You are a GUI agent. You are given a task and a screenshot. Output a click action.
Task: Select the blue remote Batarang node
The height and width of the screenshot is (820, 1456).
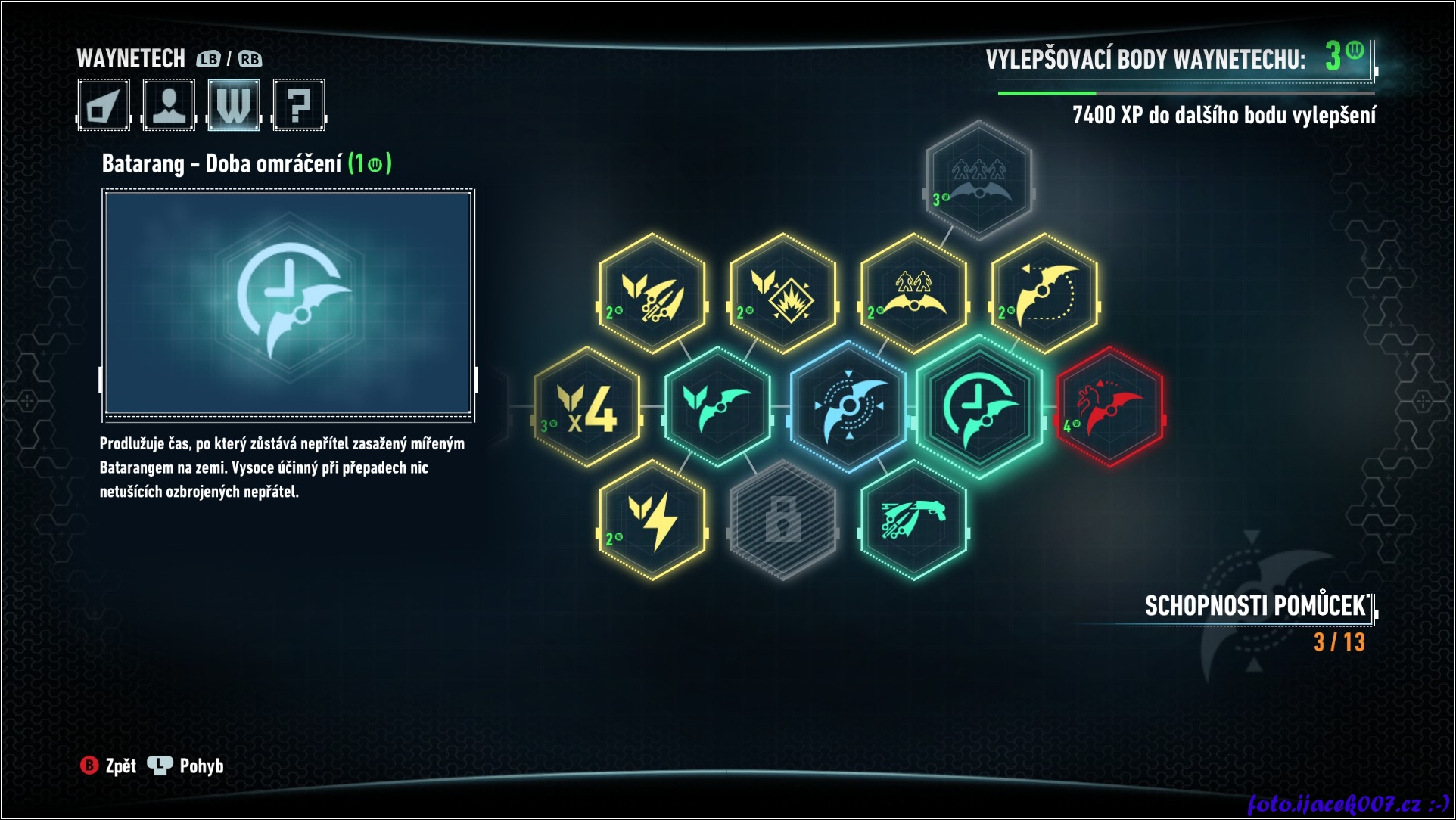[x=848, y=407]
